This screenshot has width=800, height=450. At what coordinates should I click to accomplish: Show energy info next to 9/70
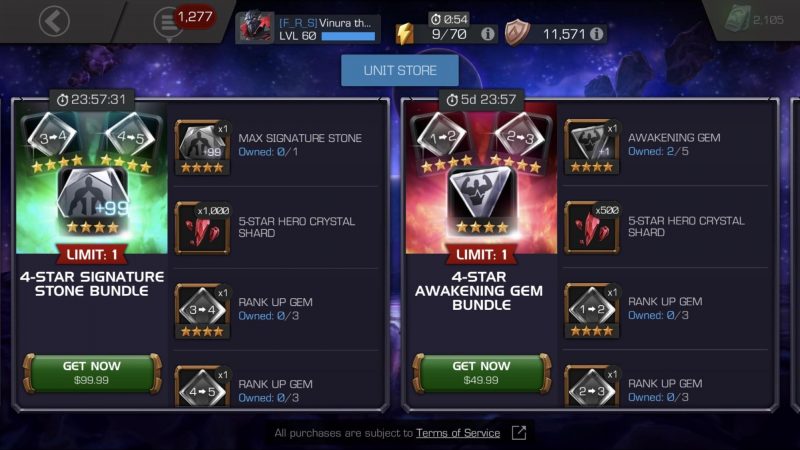(488, 34)
